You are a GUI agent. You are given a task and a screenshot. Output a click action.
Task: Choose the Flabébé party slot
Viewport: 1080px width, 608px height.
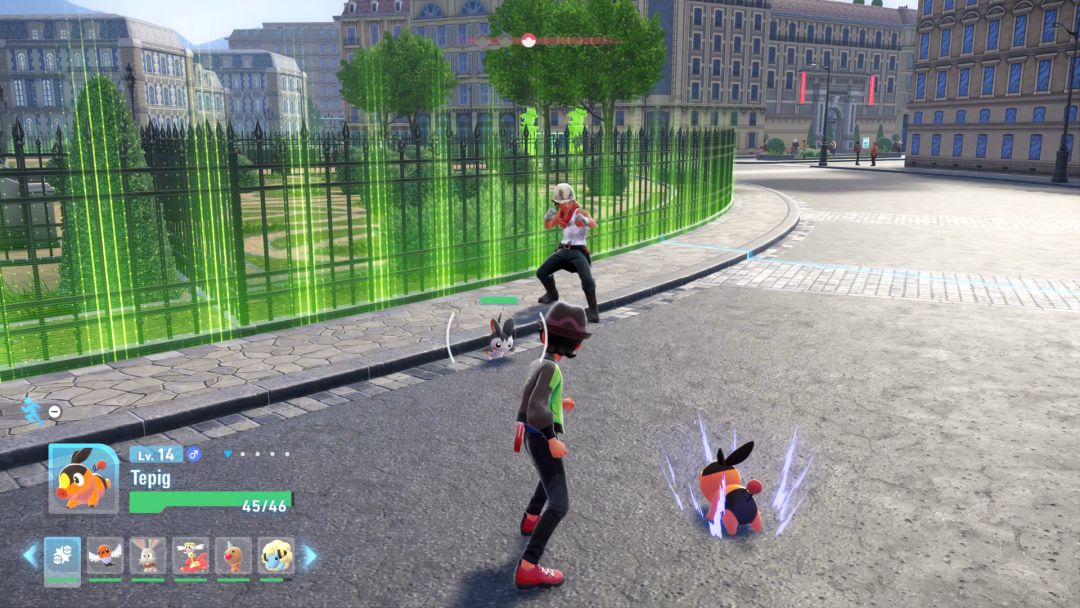pos(190,555)
